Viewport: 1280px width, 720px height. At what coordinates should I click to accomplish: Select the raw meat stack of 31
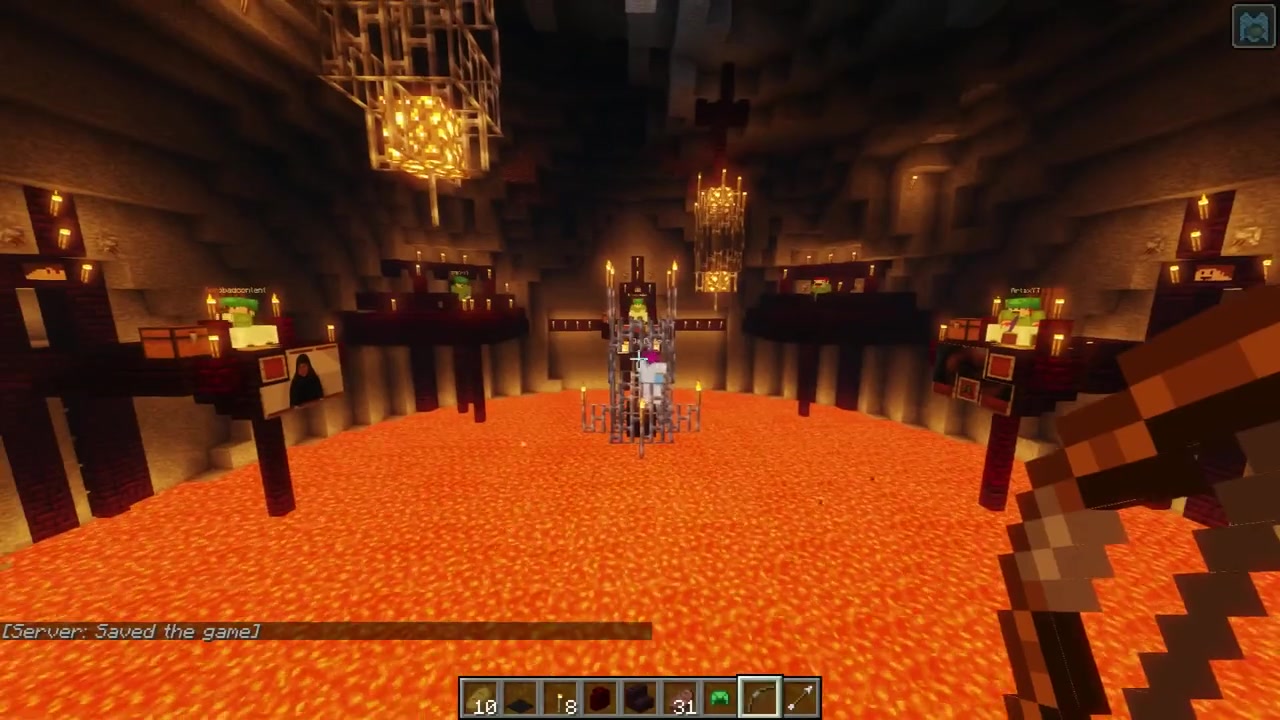point(680,698)
